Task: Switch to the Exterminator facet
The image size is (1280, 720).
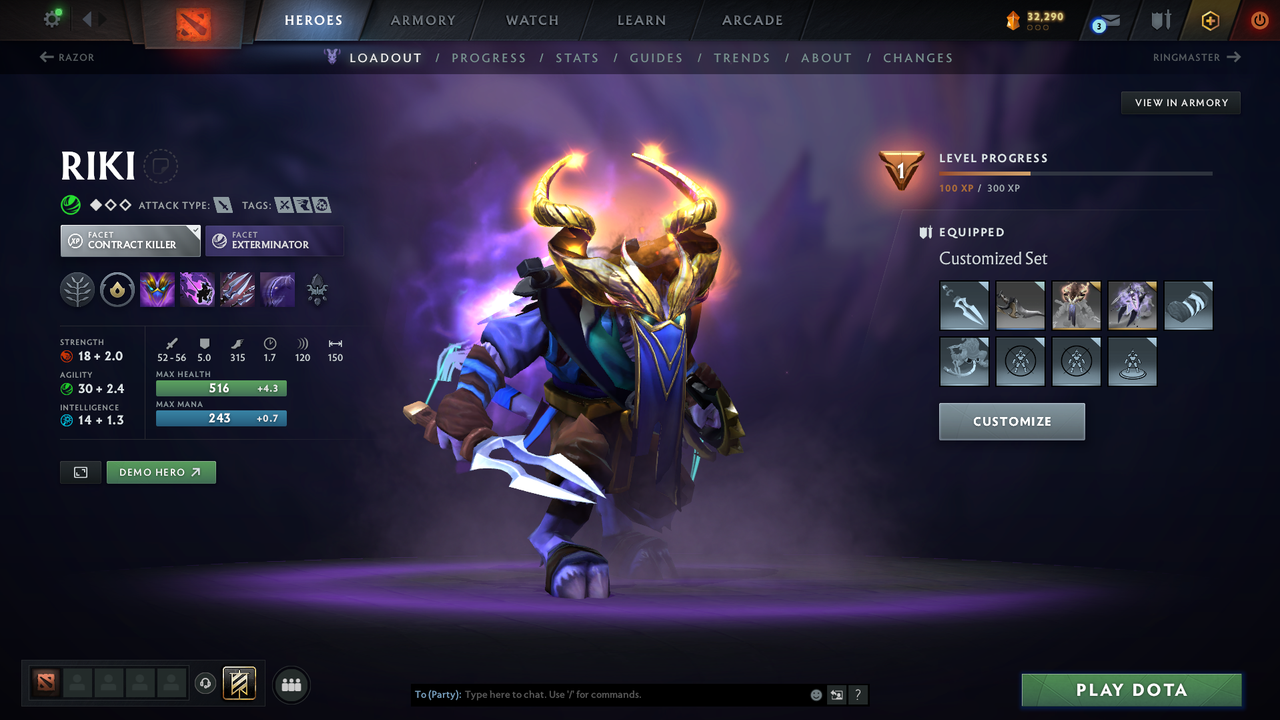Action: [274, 240]
